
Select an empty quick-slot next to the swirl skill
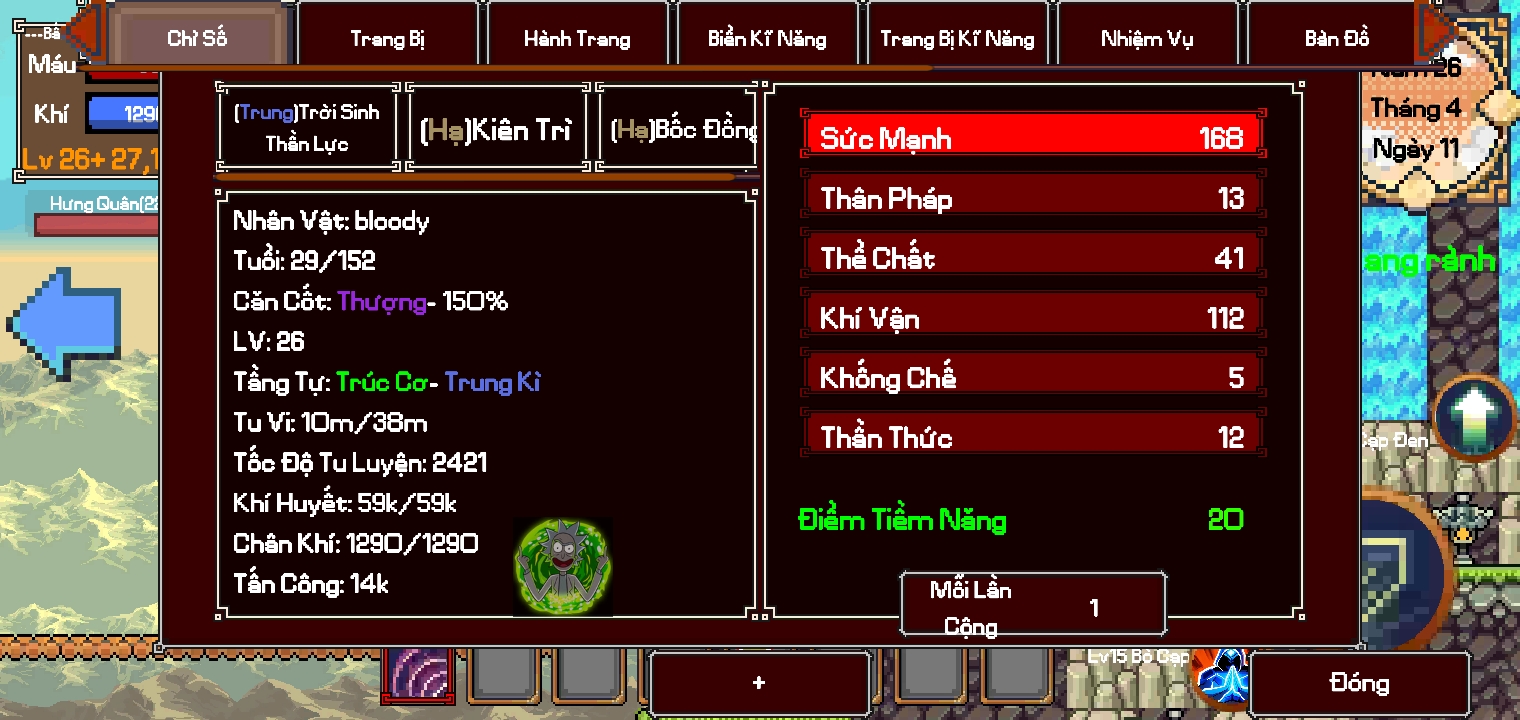[505, 678]
